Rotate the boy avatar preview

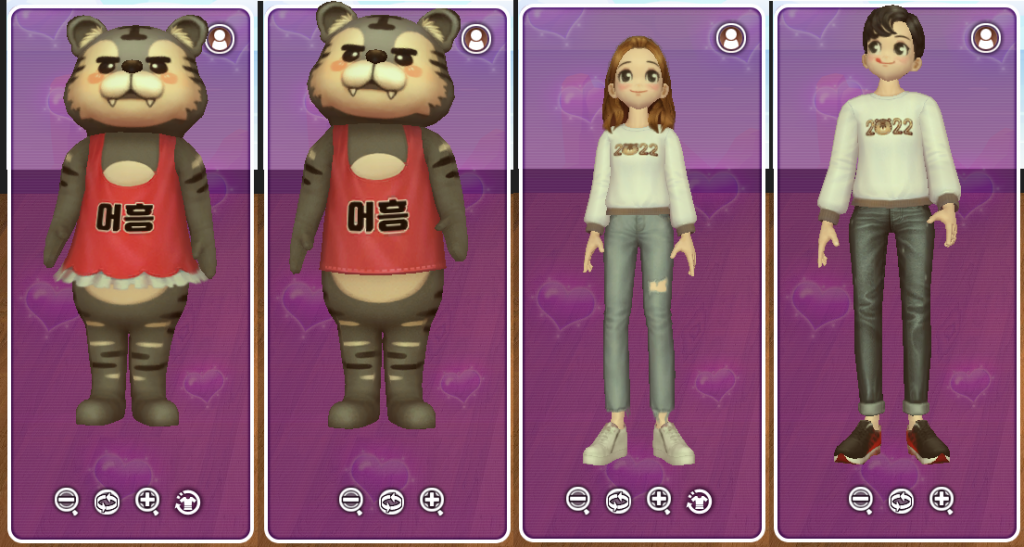[901, 500]
